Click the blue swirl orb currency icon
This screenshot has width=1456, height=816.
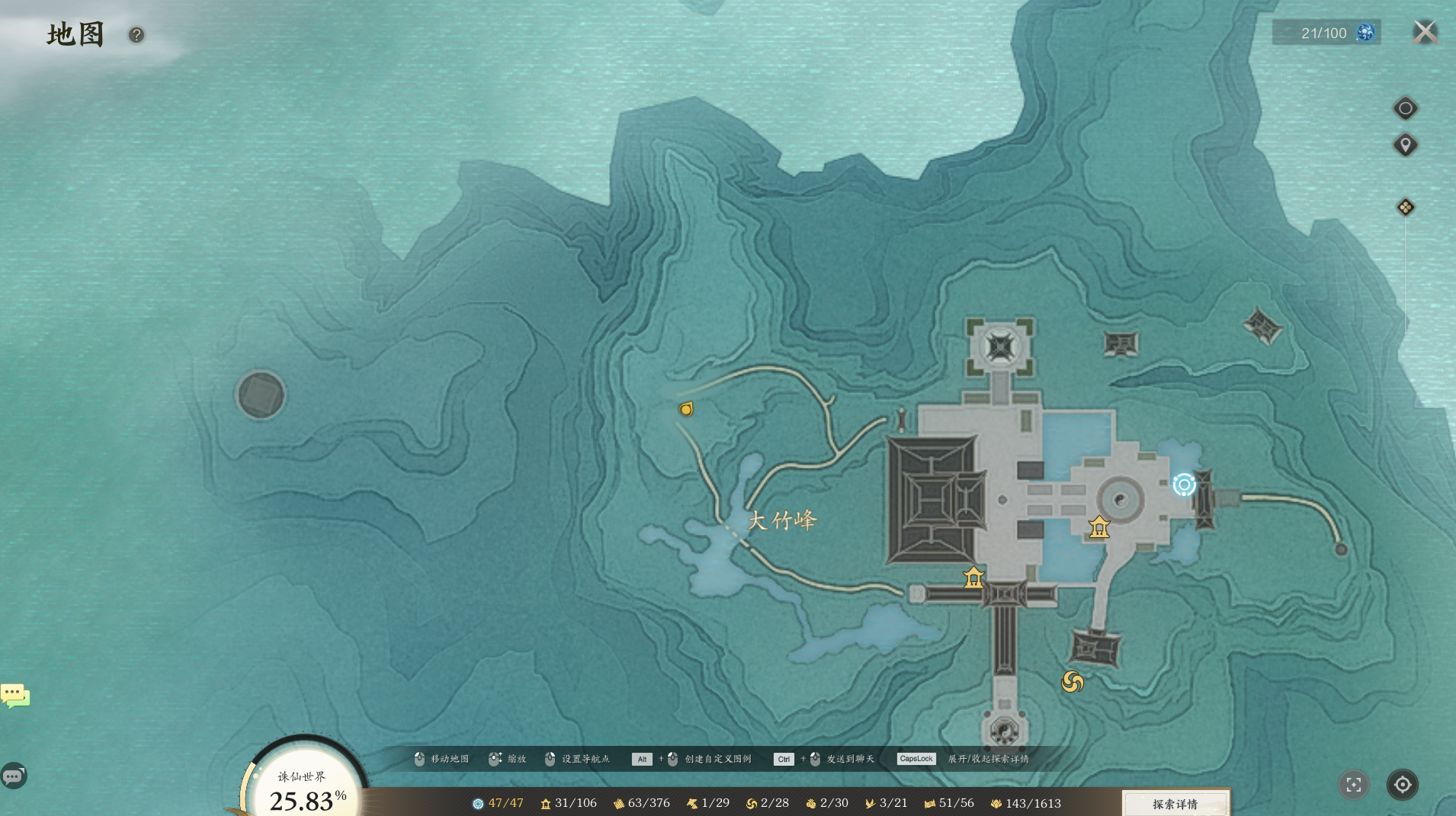click(x=1365, y=33)
